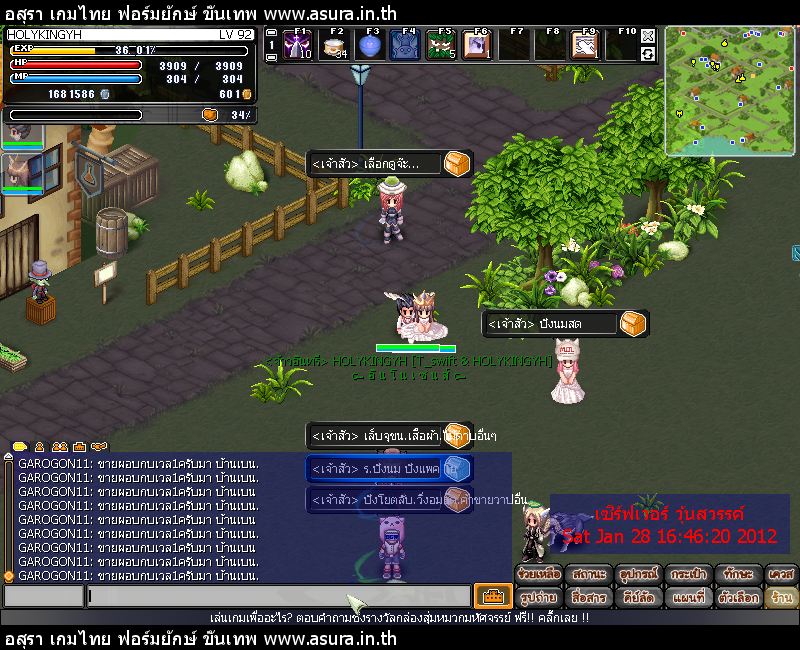Open the สื่อสาร (Communication) menu
Image resolution: width=800 pixels, height=650 pixels.
pos(591,597)
